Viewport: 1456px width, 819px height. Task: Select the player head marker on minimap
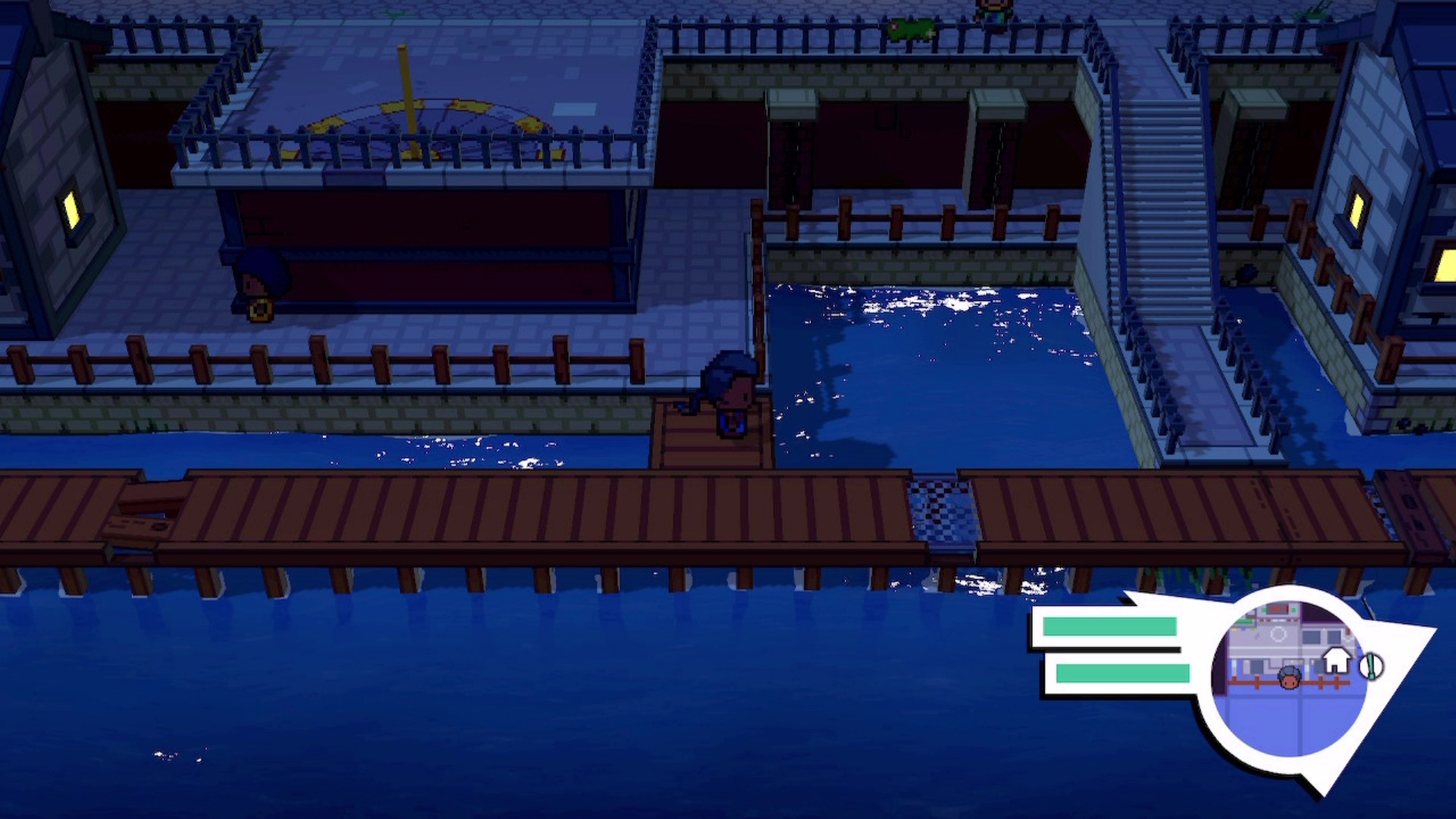coord(1289,677)
